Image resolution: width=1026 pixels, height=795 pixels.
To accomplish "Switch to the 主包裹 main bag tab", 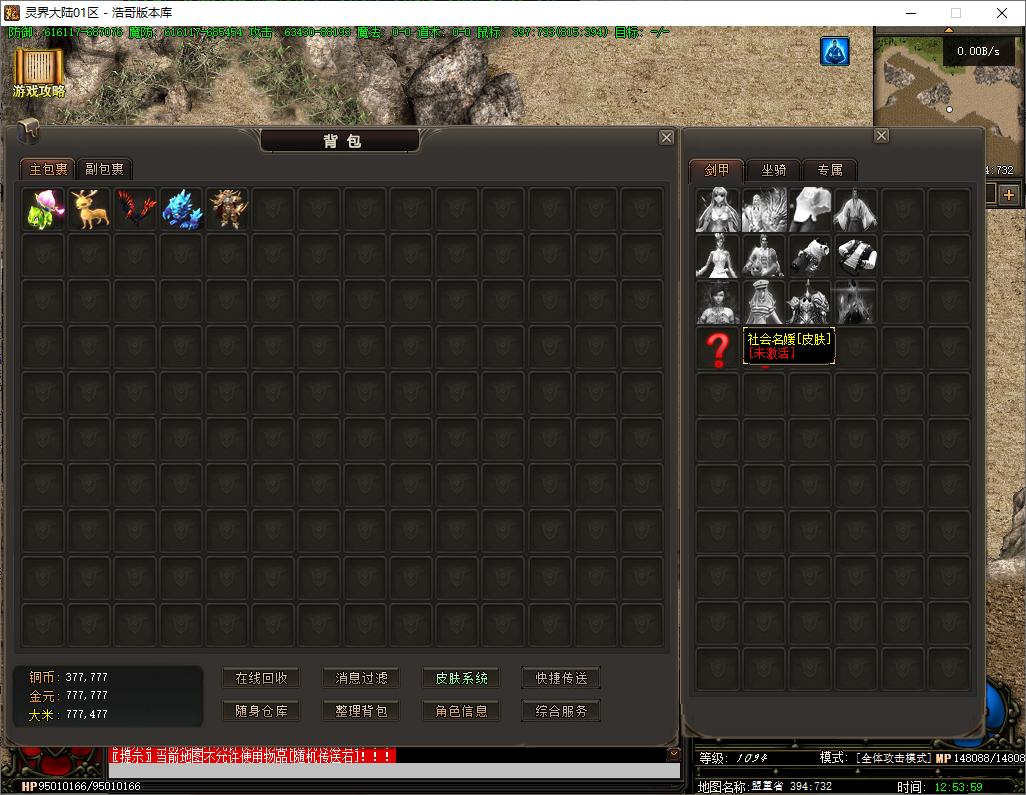I will click(x=48, y=169).
